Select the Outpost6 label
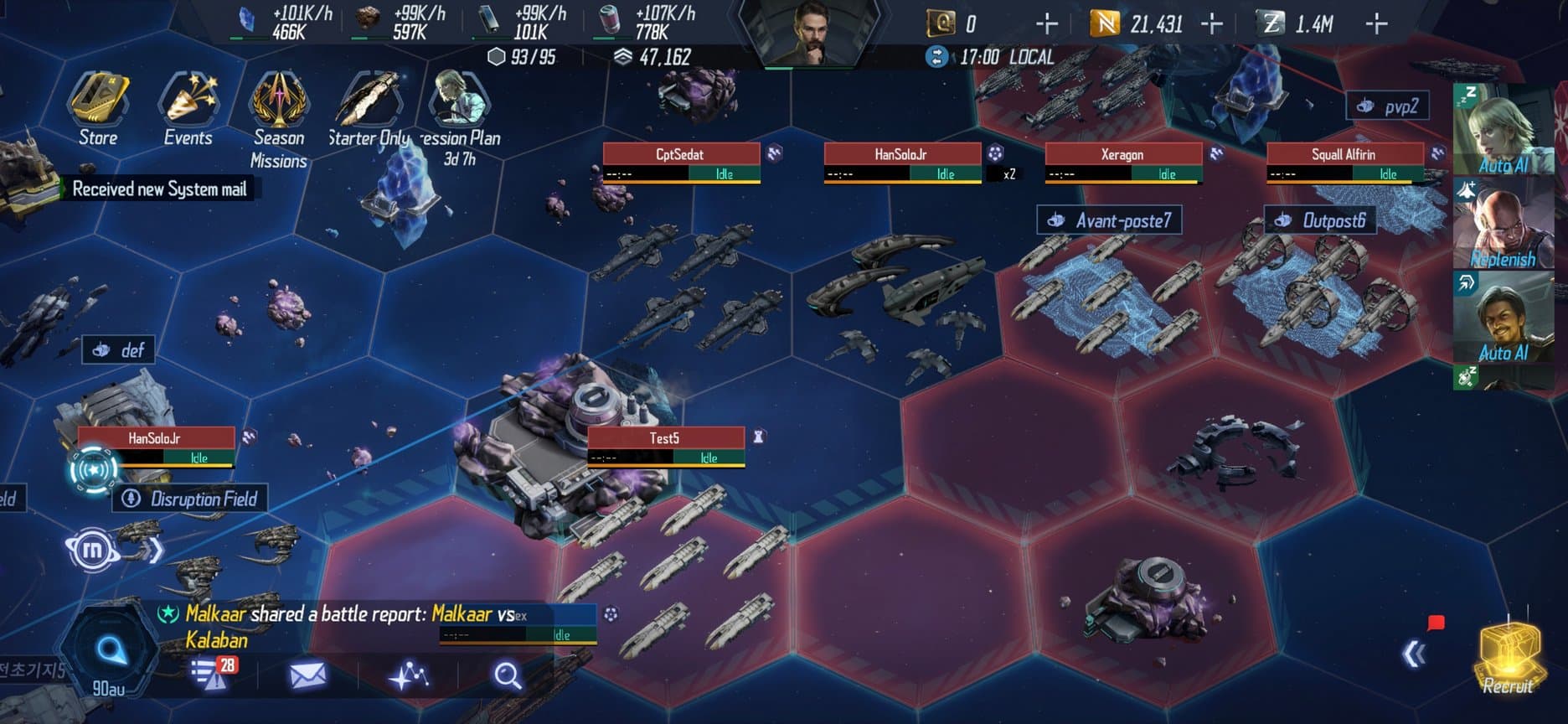The image size is (1568, 724). click(x=1321, y=220)
